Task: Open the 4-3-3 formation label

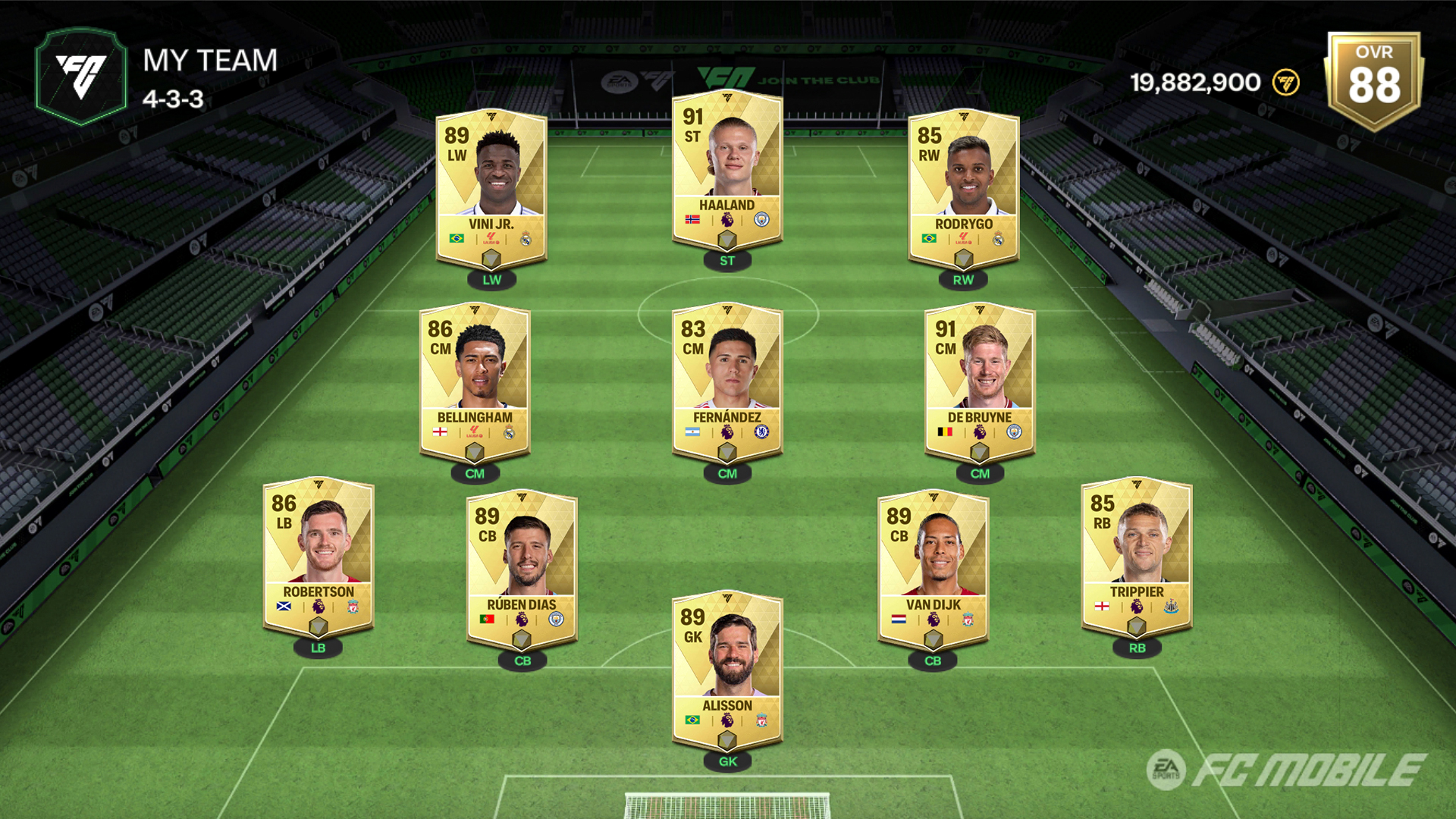Action: click(x=173, y=99)
